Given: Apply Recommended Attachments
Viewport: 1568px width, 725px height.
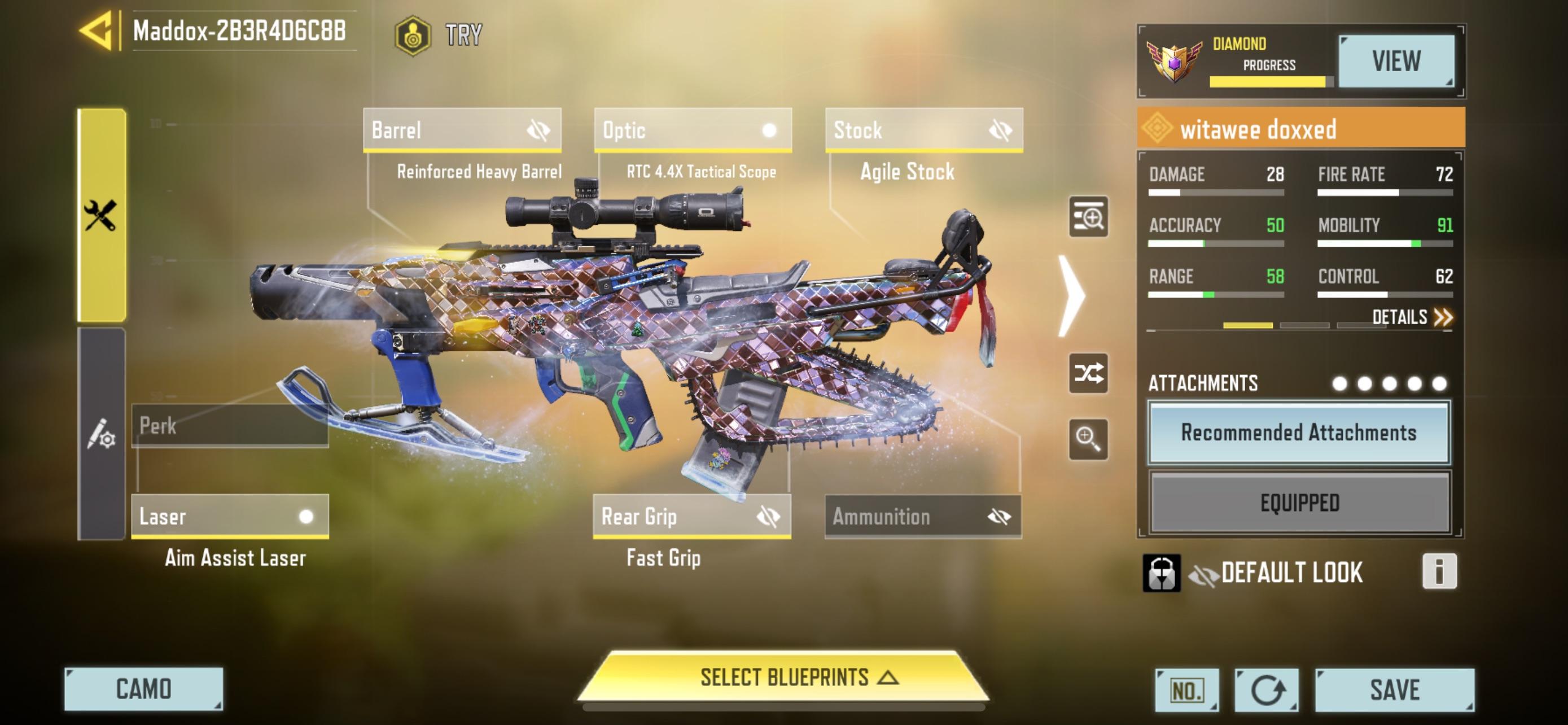Looking at the screenshot, I should [x=1299, y=433].
